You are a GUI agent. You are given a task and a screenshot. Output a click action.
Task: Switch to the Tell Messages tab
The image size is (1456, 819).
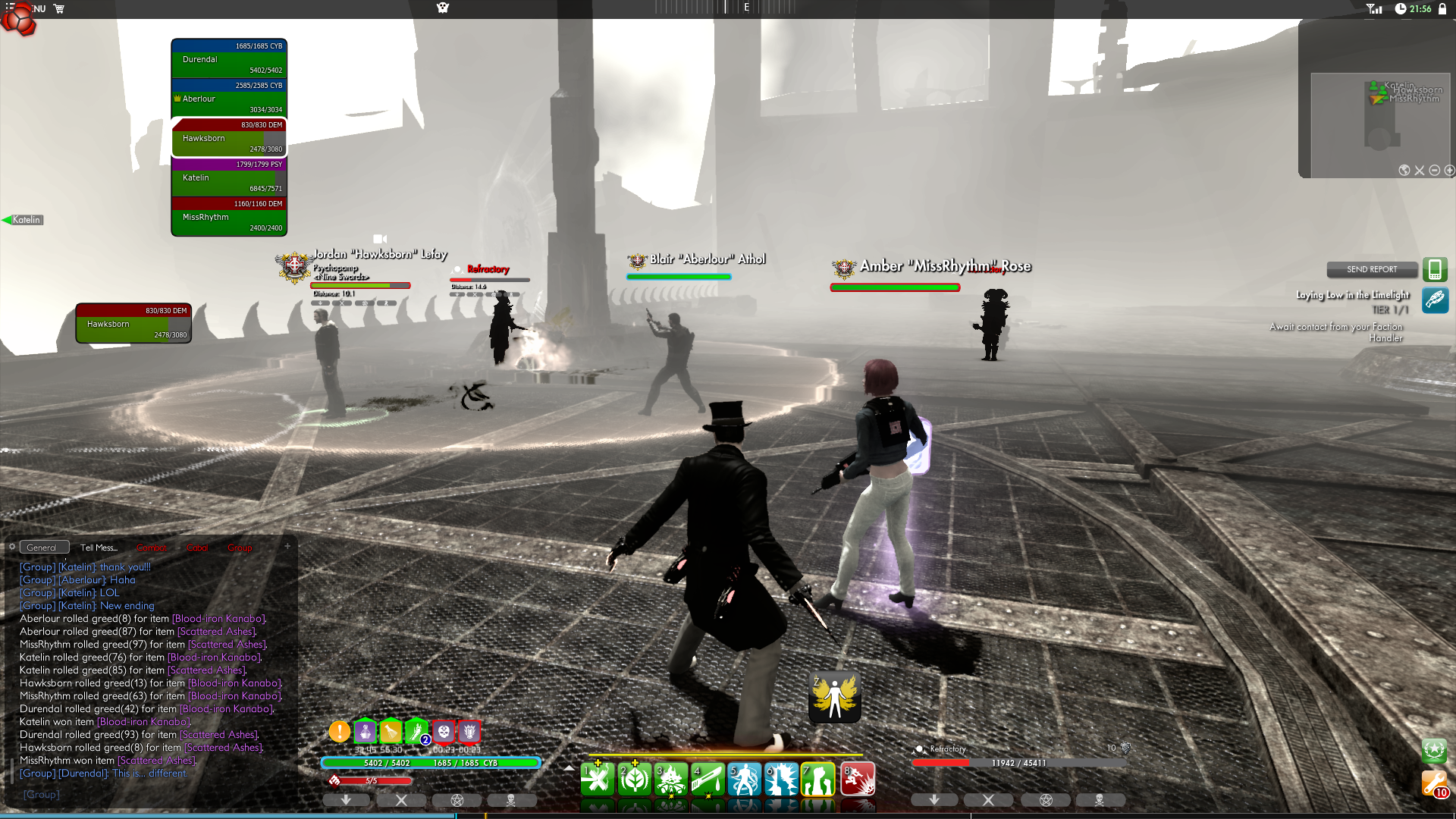point(99,548)
